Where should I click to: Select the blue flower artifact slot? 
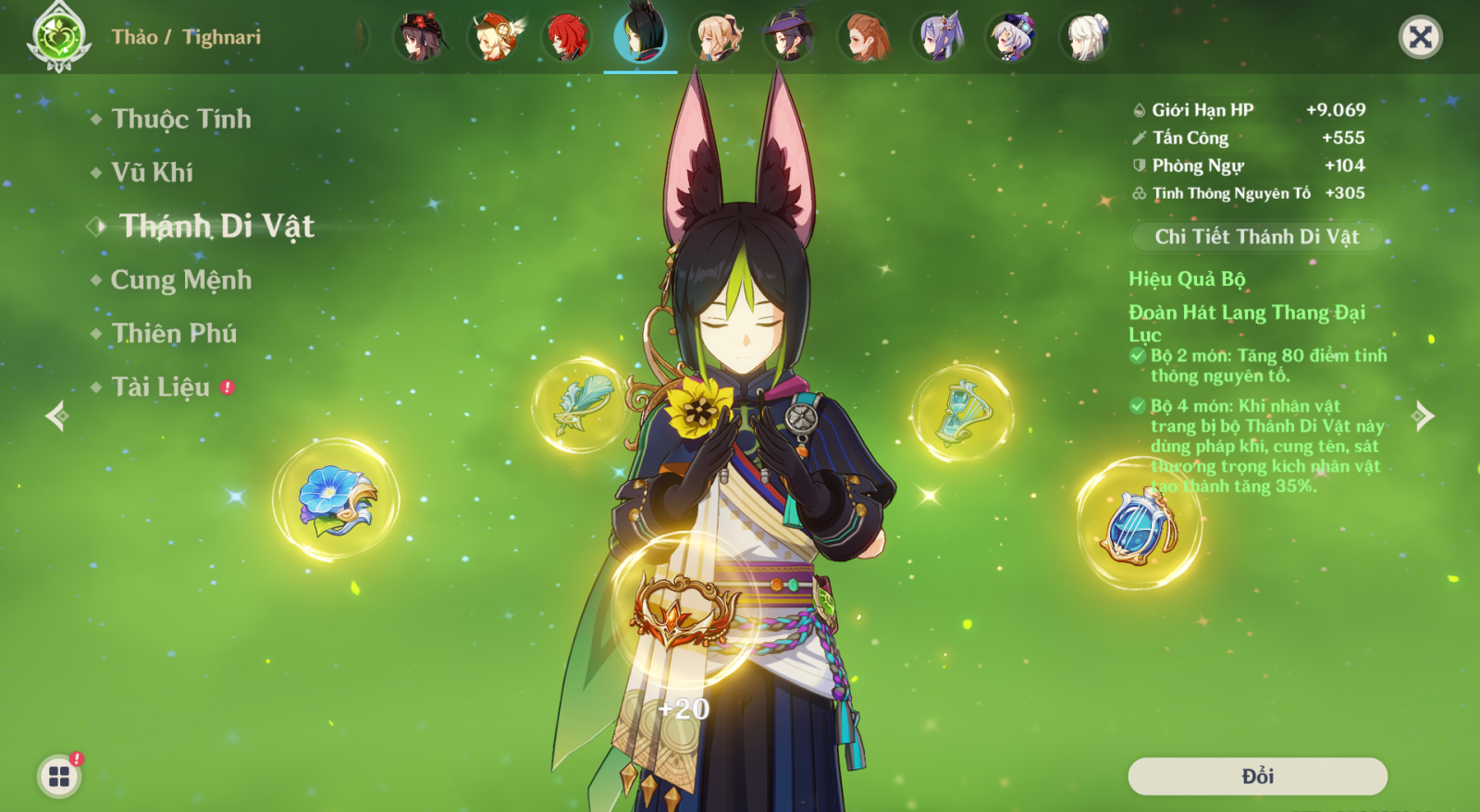(x=336, y=500)
